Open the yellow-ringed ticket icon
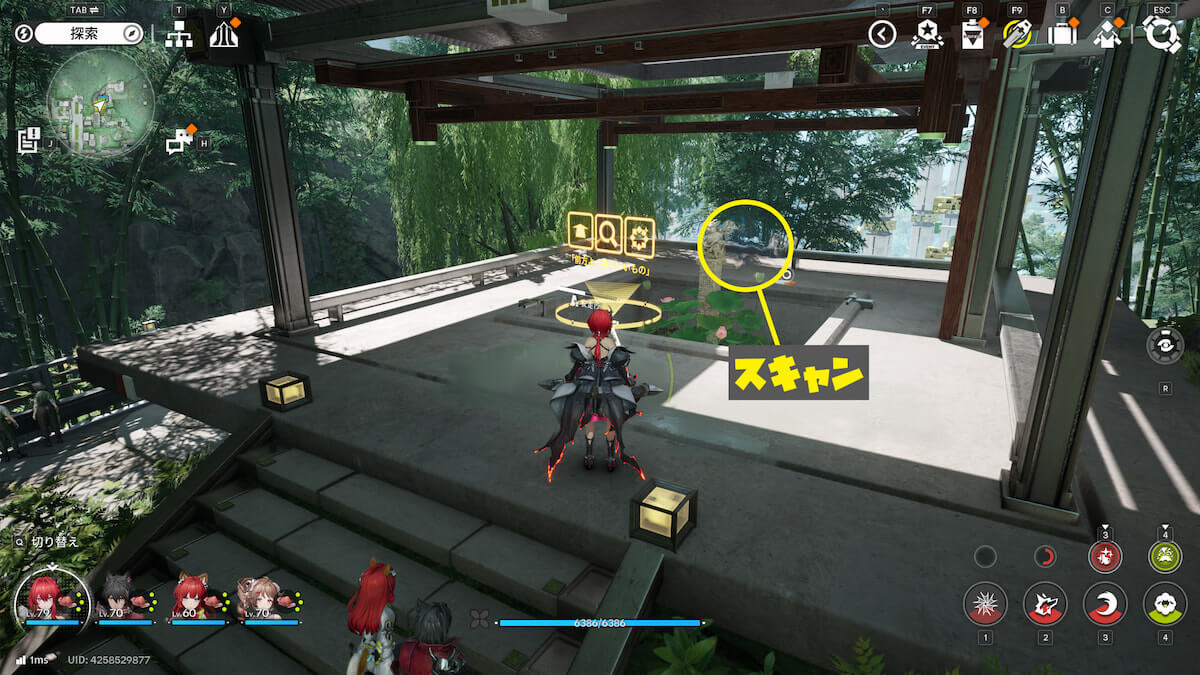The width and height of the screenshot is (1200, 675). pos(1017,35)
